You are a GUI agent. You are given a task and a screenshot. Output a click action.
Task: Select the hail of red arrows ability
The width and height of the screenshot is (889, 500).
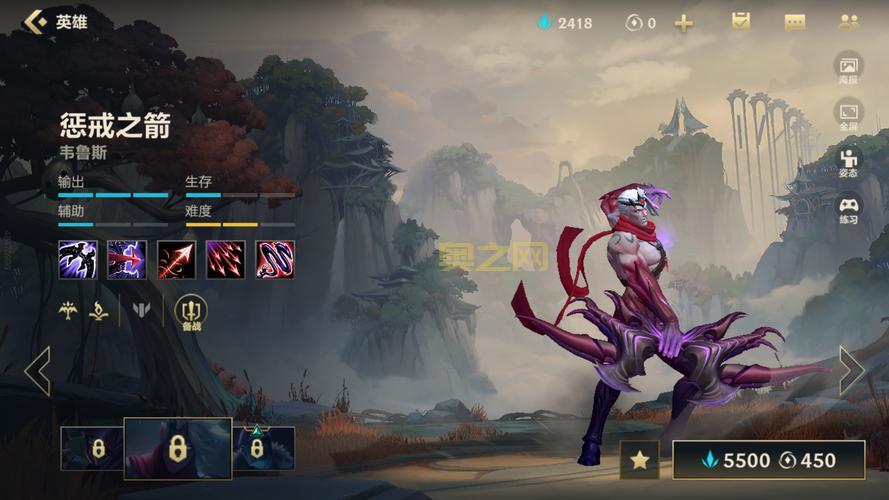[225, 259]
